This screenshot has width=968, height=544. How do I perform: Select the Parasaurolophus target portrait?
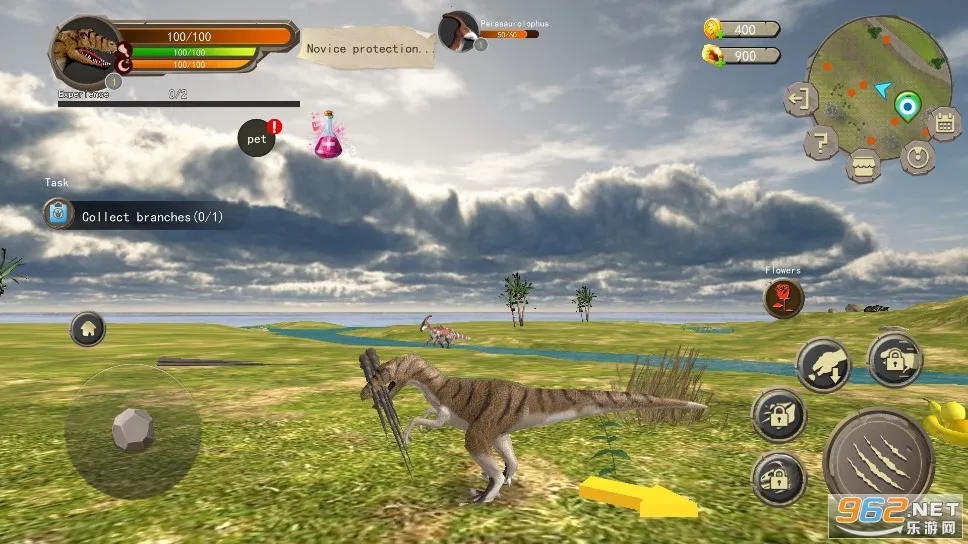(x=458, y=31)
